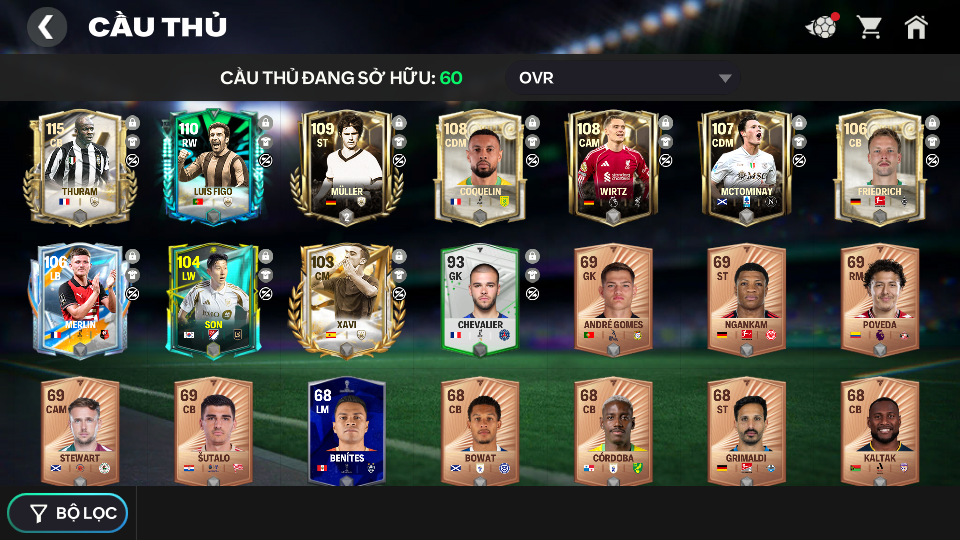
Task: Open the shopping cart store
Action: (x=869, y=27)
